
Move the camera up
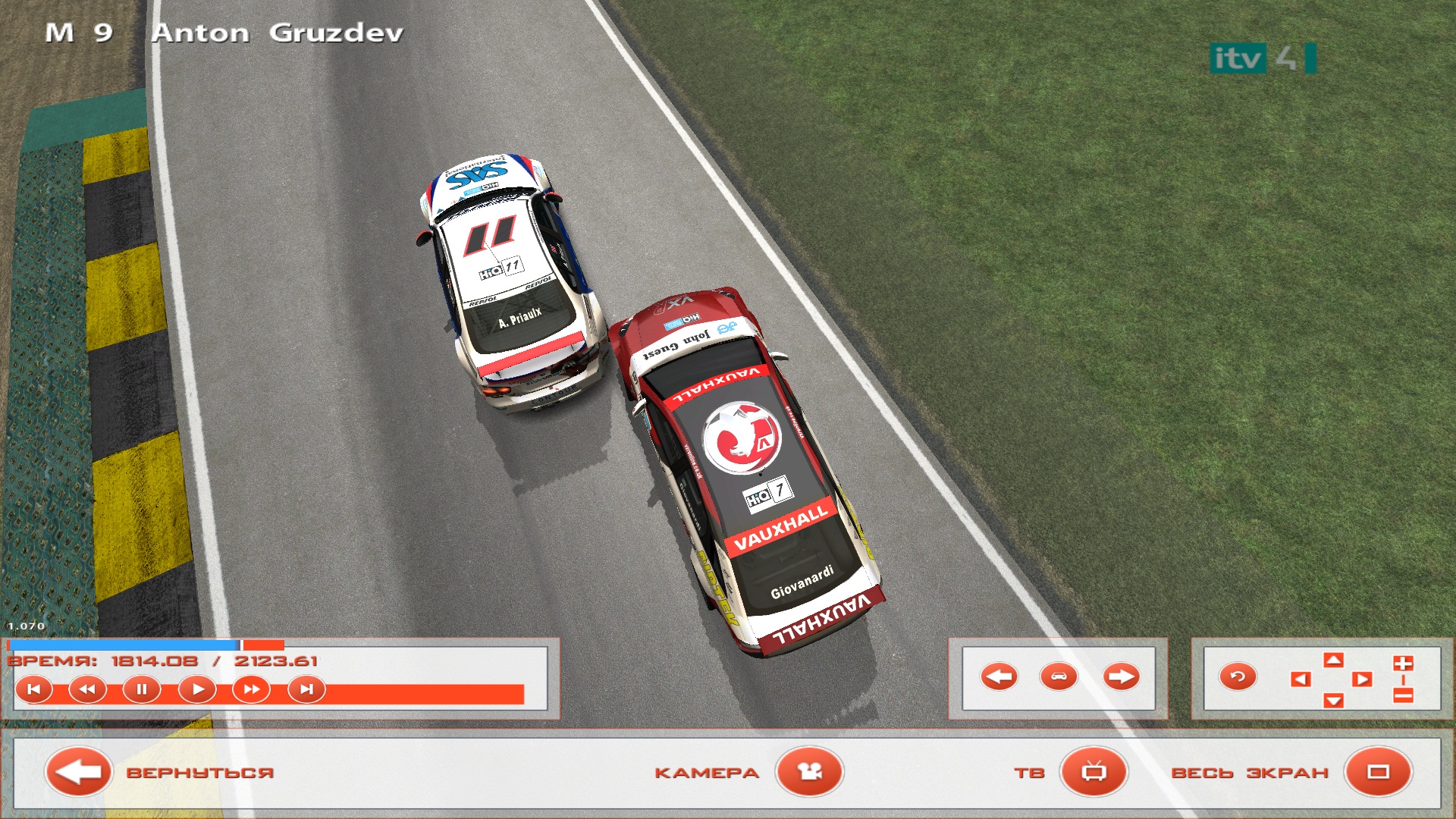[1333, 660]
